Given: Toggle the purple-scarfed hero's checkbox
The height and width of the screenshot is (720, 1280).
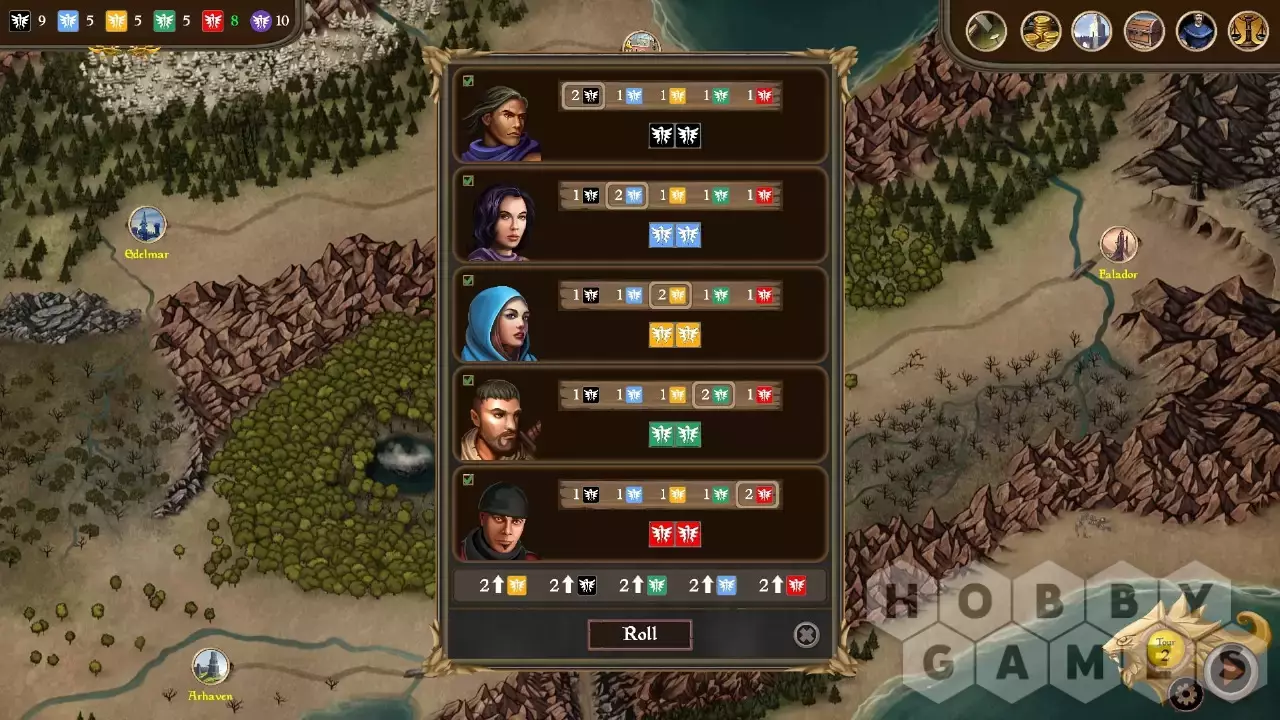Looking at the screenshot, I should click(x=468, y=81).
